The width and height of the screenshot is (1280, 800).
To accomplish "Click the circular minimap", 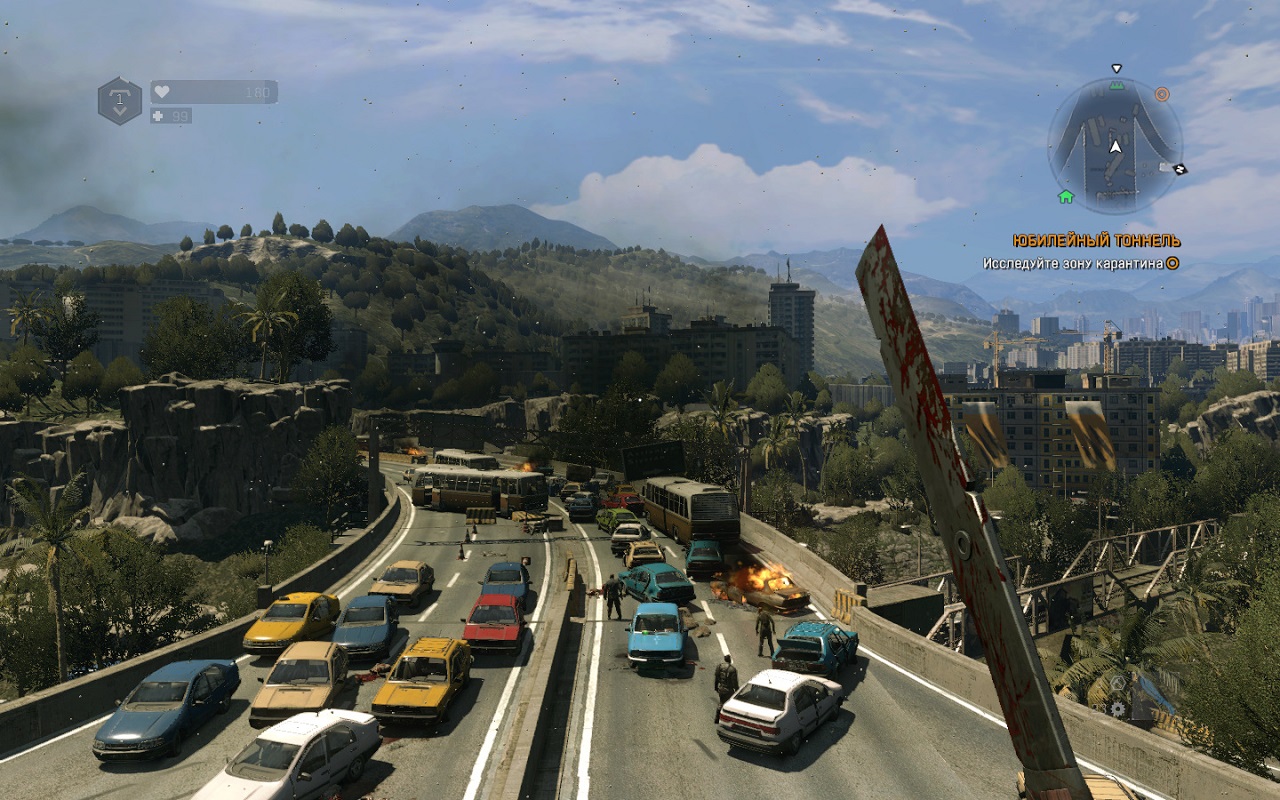I will tap(1115, 145).
